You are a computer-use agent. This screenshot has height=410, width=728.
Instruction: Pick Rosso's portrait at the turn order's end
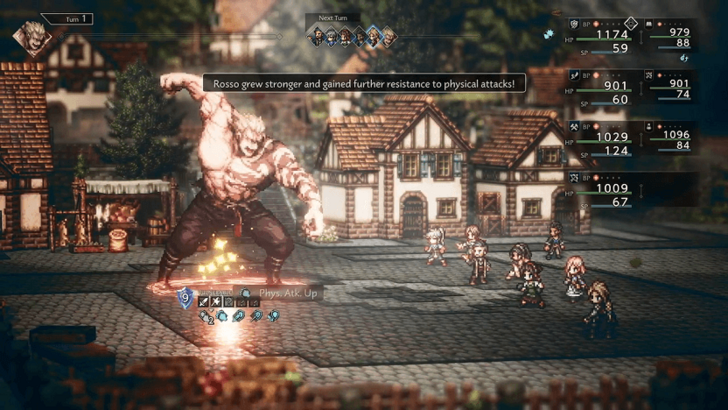(389, 37)
